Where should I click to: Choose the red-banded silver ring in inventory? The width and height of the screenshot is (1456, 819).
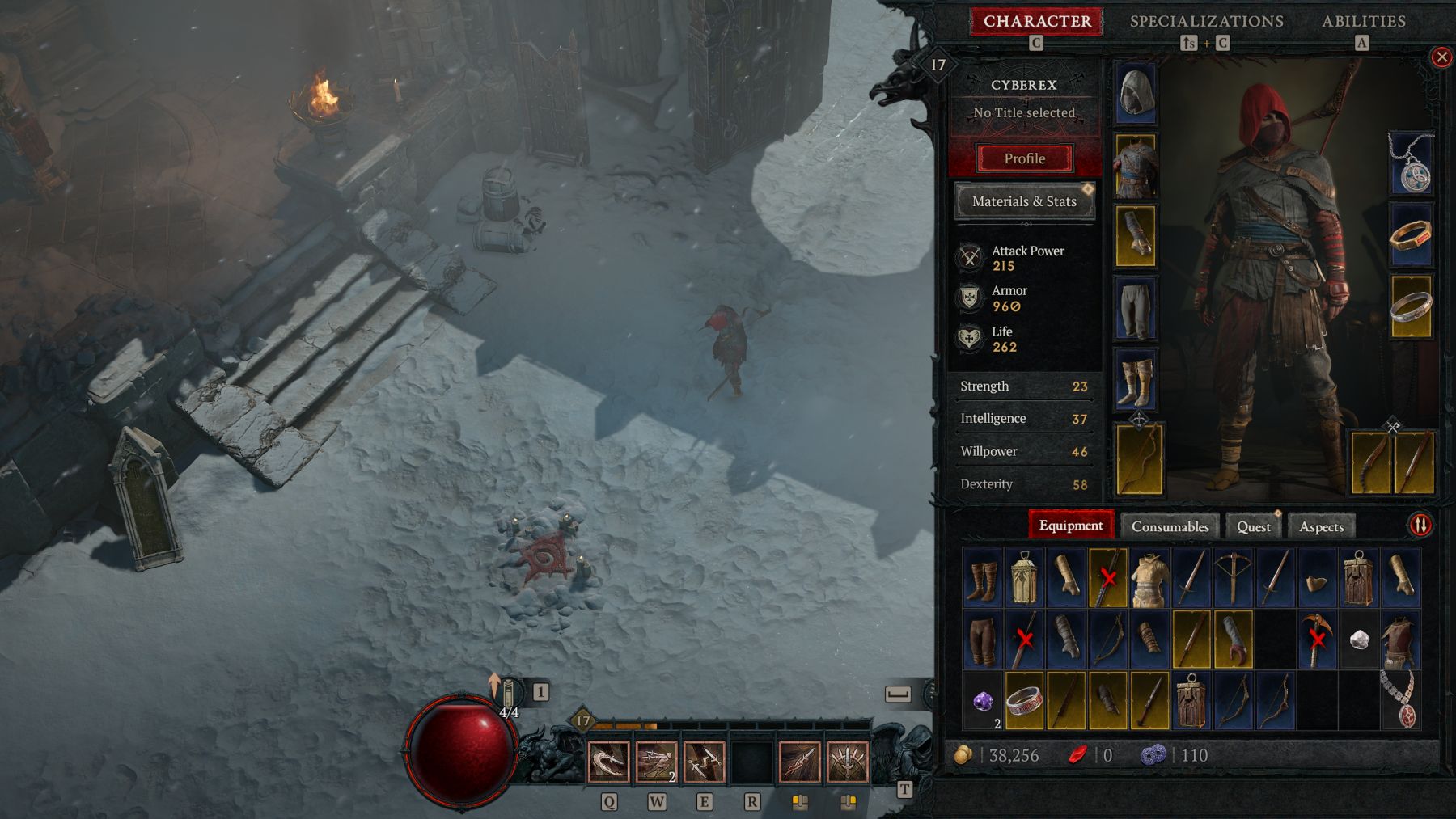click(1024, 701)
